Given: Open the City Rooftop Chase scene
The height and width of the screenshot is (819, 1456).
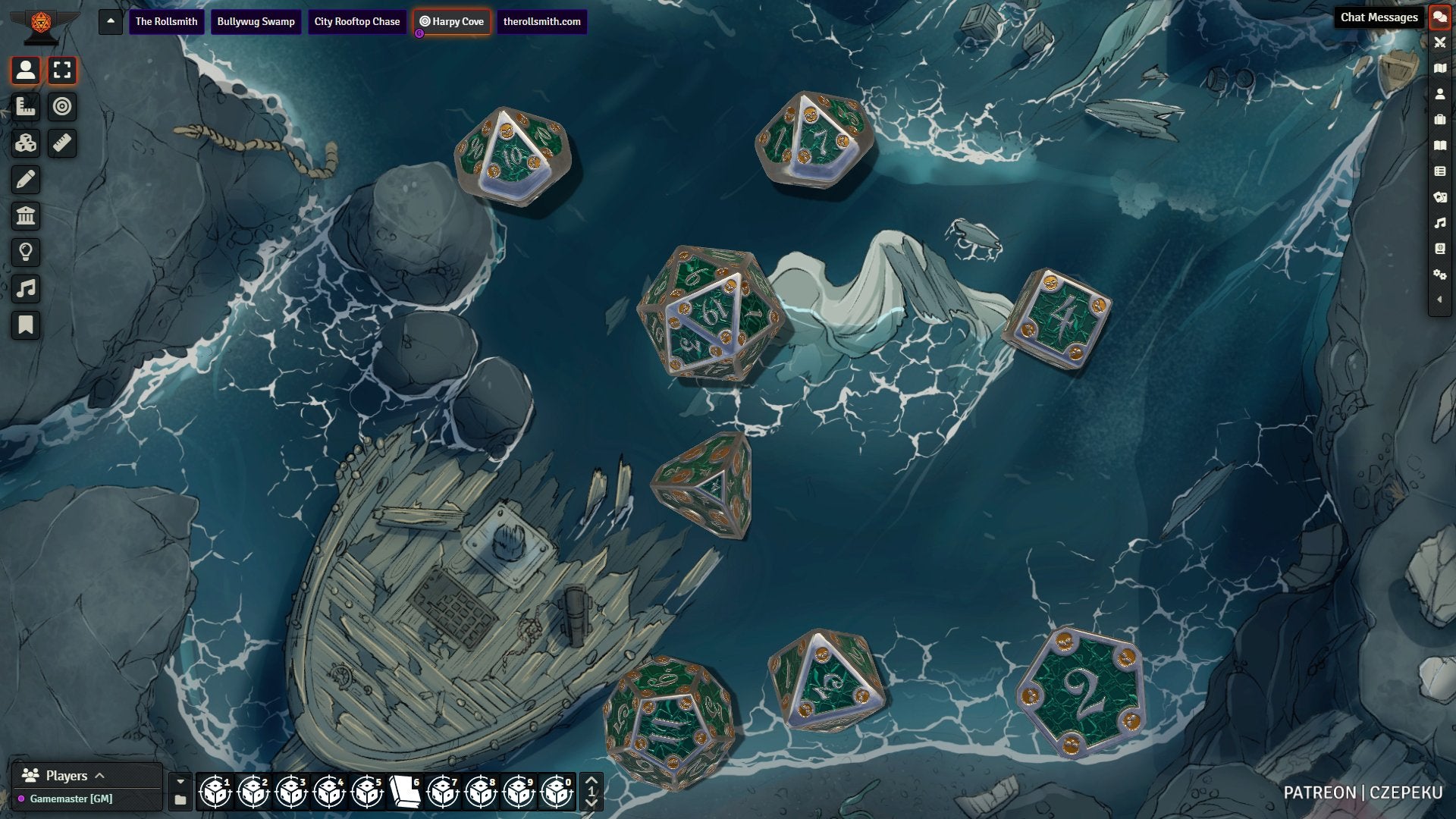Looking at the screenshot, I should 356,21.
